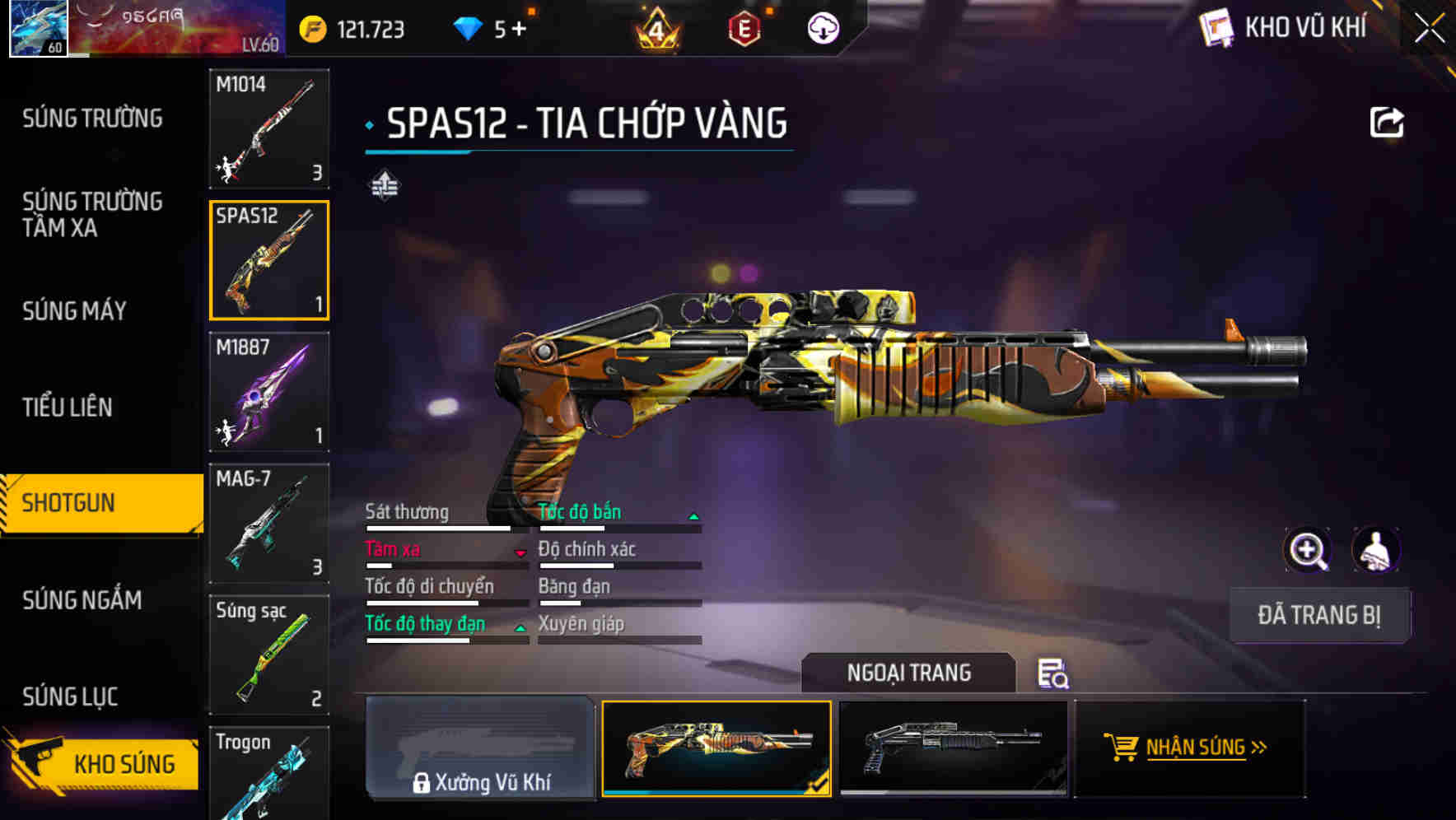Screen dimensions: 1456x820
Task: Zoom in with the magnifier icon
Action: point(1307,550)
